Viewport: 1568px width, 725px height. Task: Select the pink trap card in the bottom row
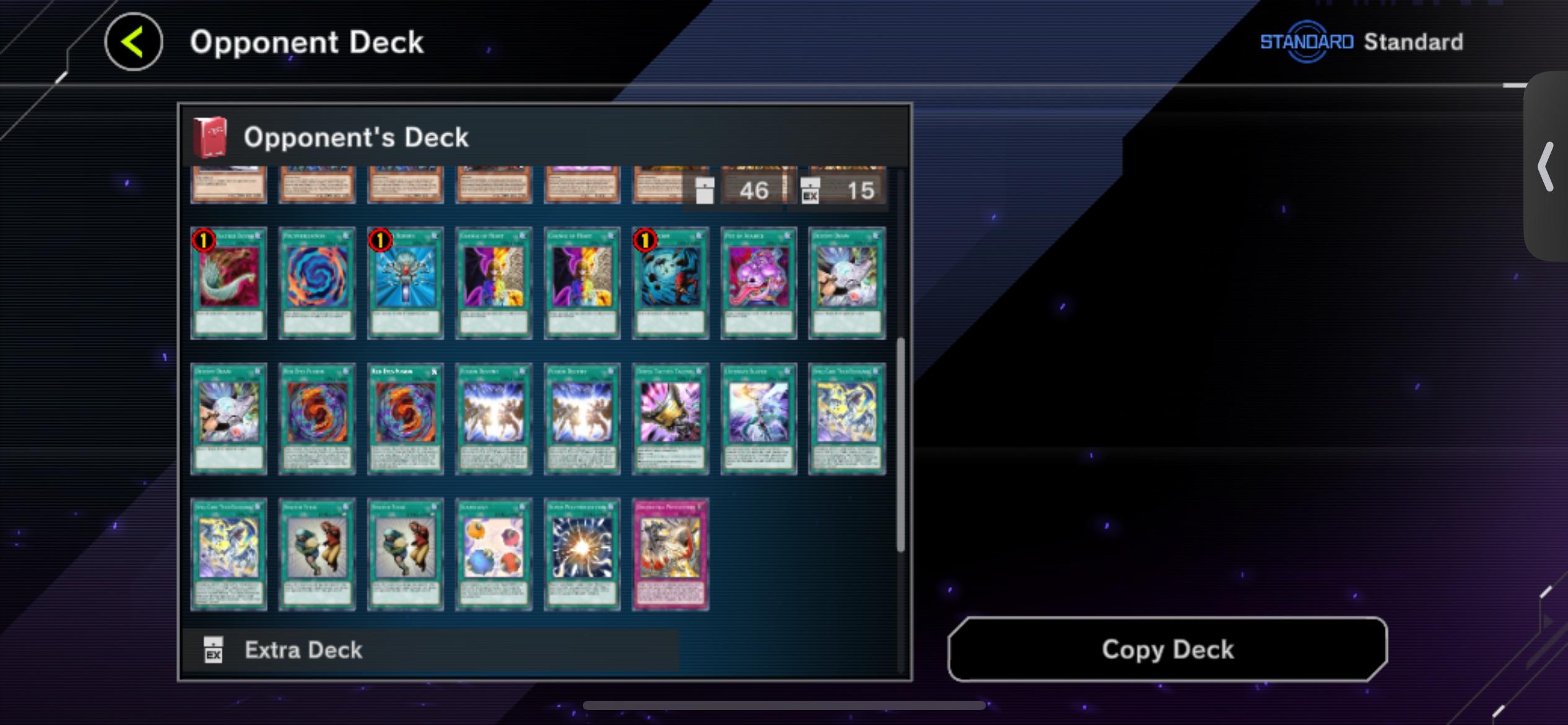coord(670,553)
